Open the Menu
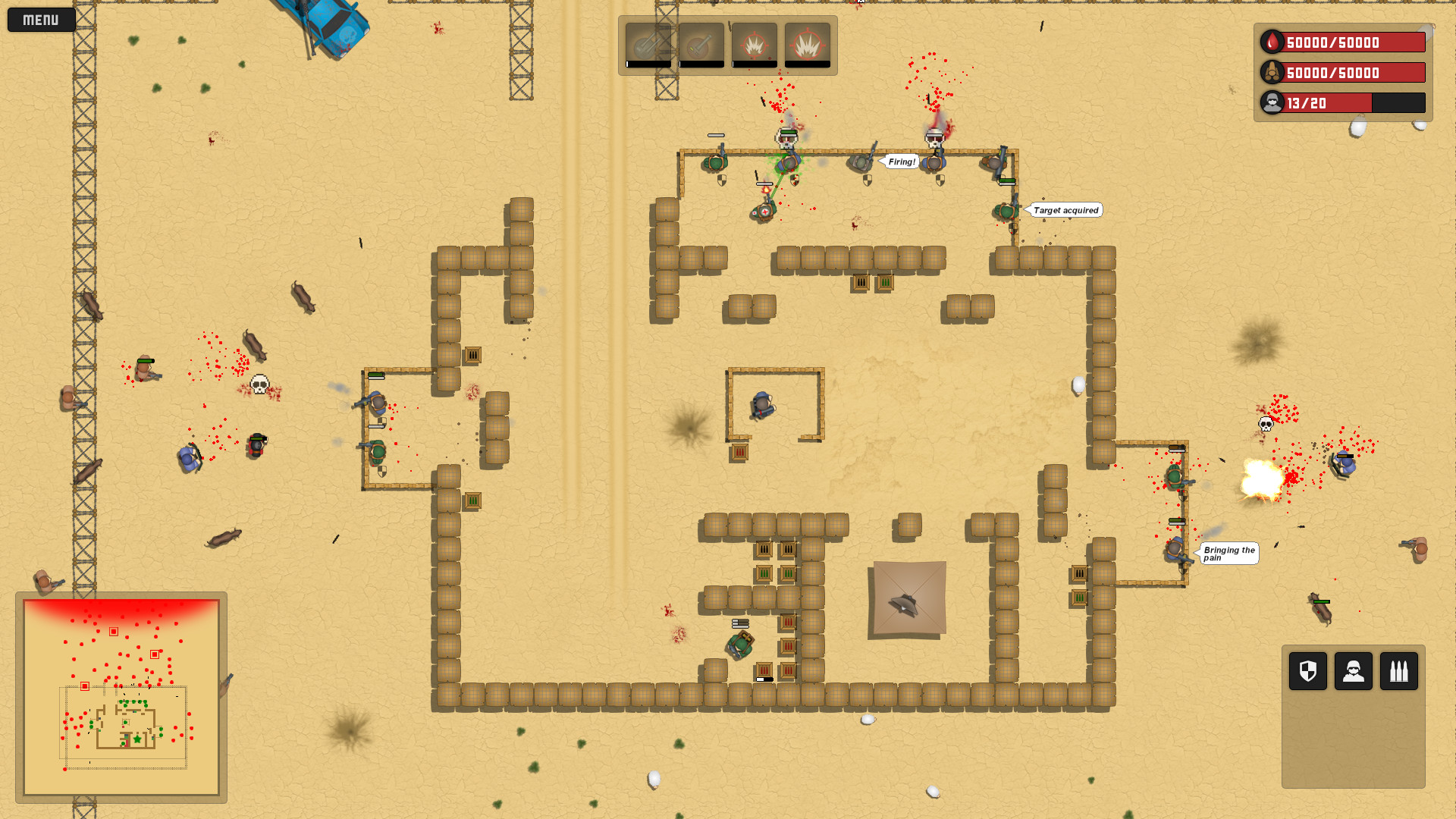Viewport: 1456px width, 819px height. pyautogui.click(x=40, y=19)
